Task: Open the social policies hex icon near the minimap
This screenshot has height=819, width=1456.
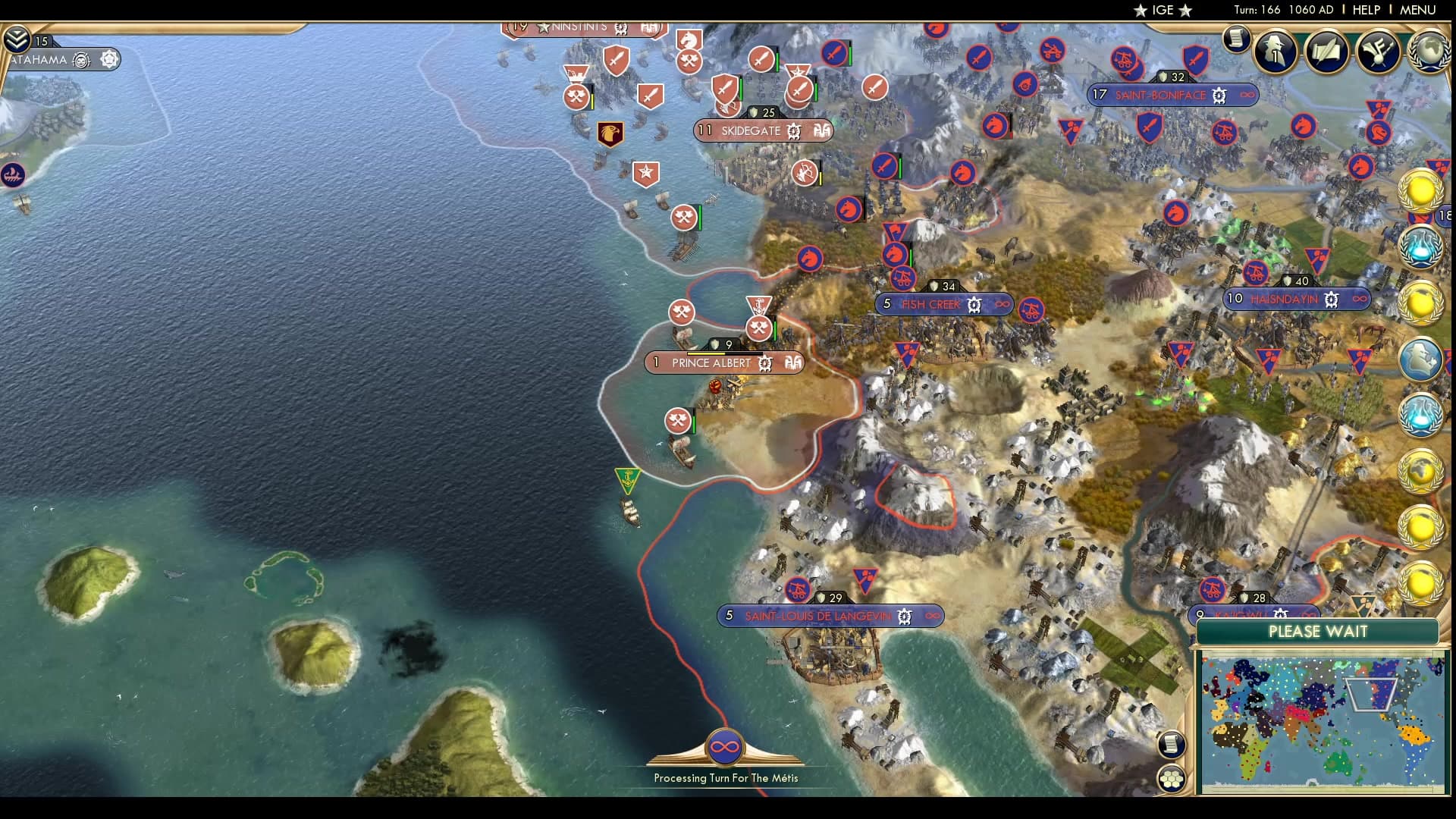Action: coord(1174,778)
